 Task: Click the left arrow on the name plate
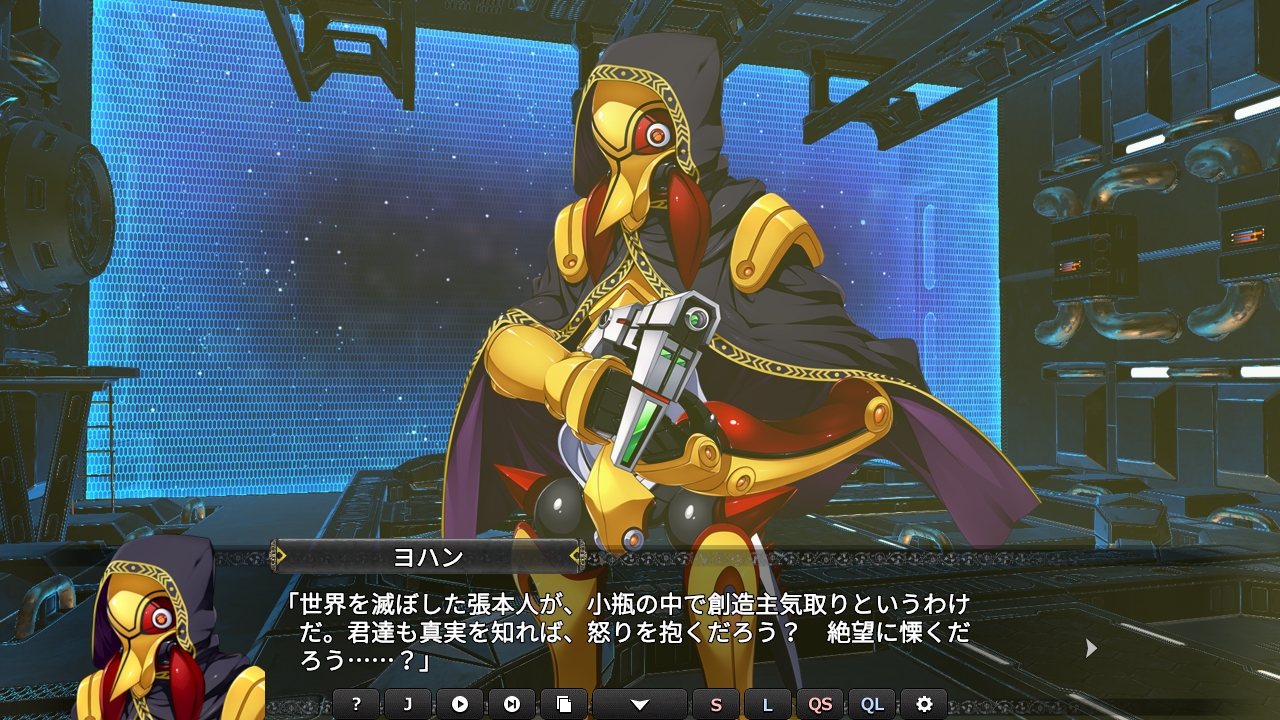(x=281, y=556)
